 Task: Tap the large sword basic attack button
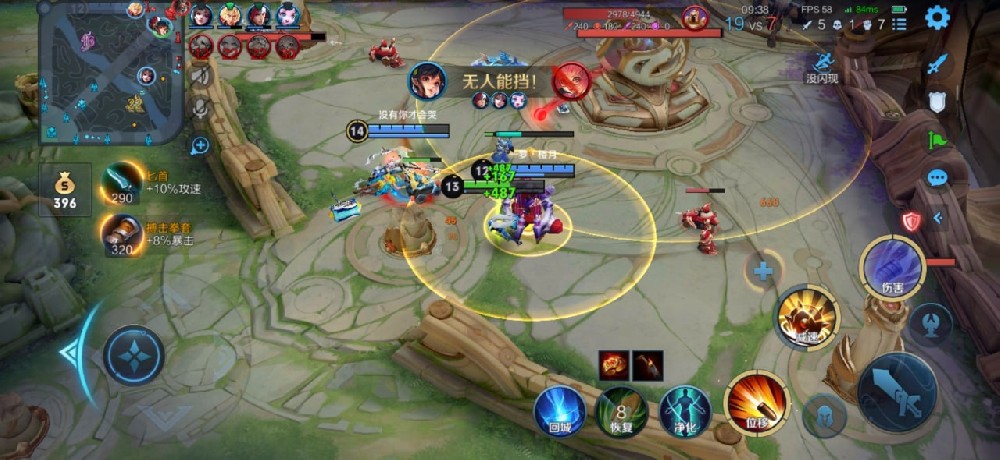[896, 391]
